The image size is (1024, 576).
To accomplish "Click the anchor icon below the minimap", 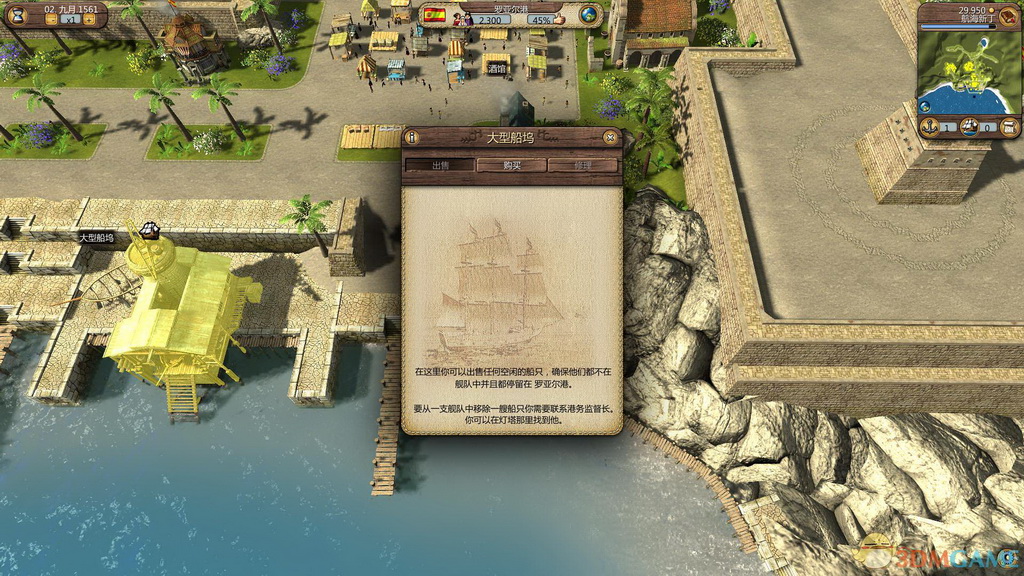I will 928,126.
